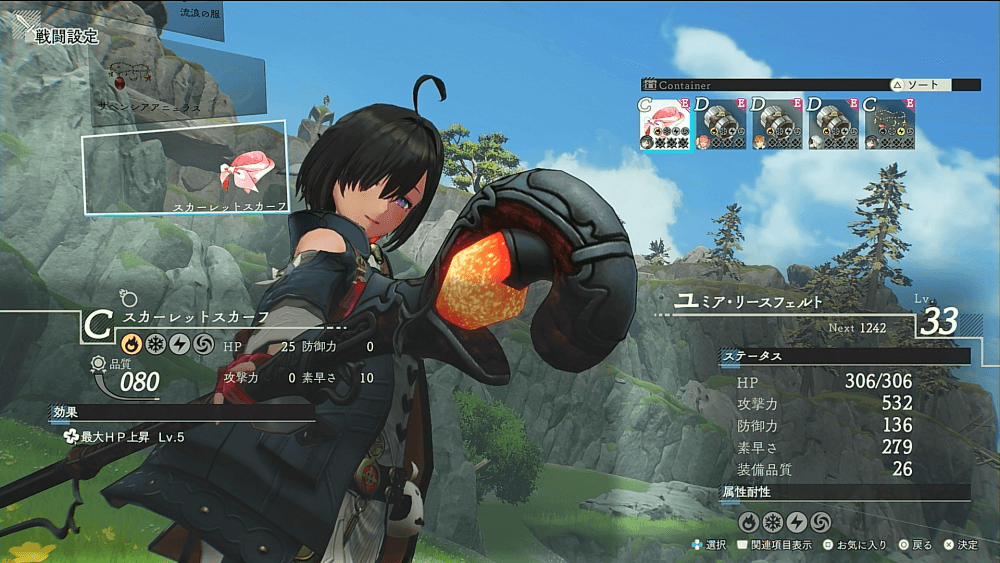
Task: Choose the armor item with the white-haired portrait
Action: tap(833, 123)
